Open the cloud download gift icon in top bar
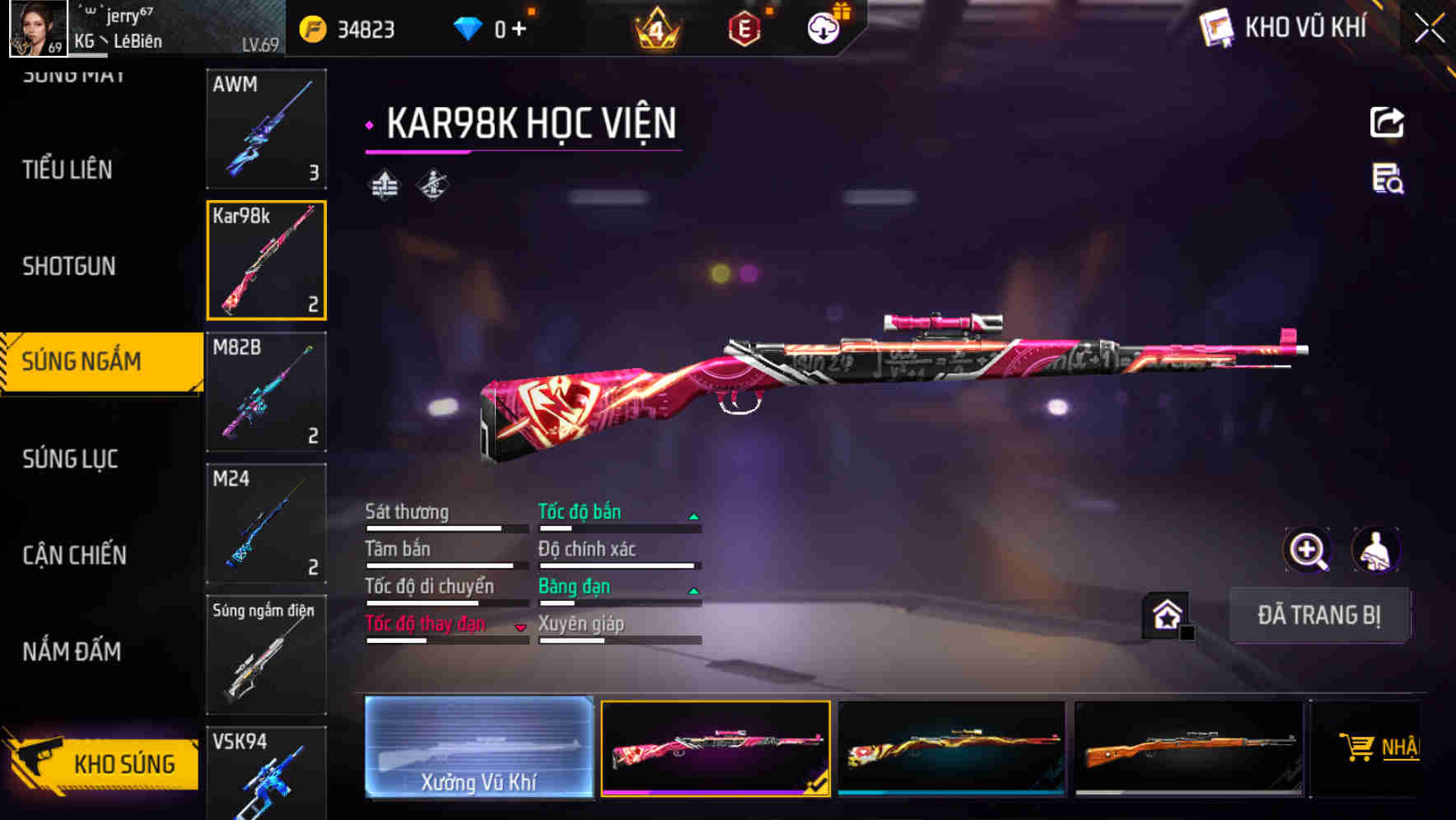 pyautogui.click(x=822, y=26)
